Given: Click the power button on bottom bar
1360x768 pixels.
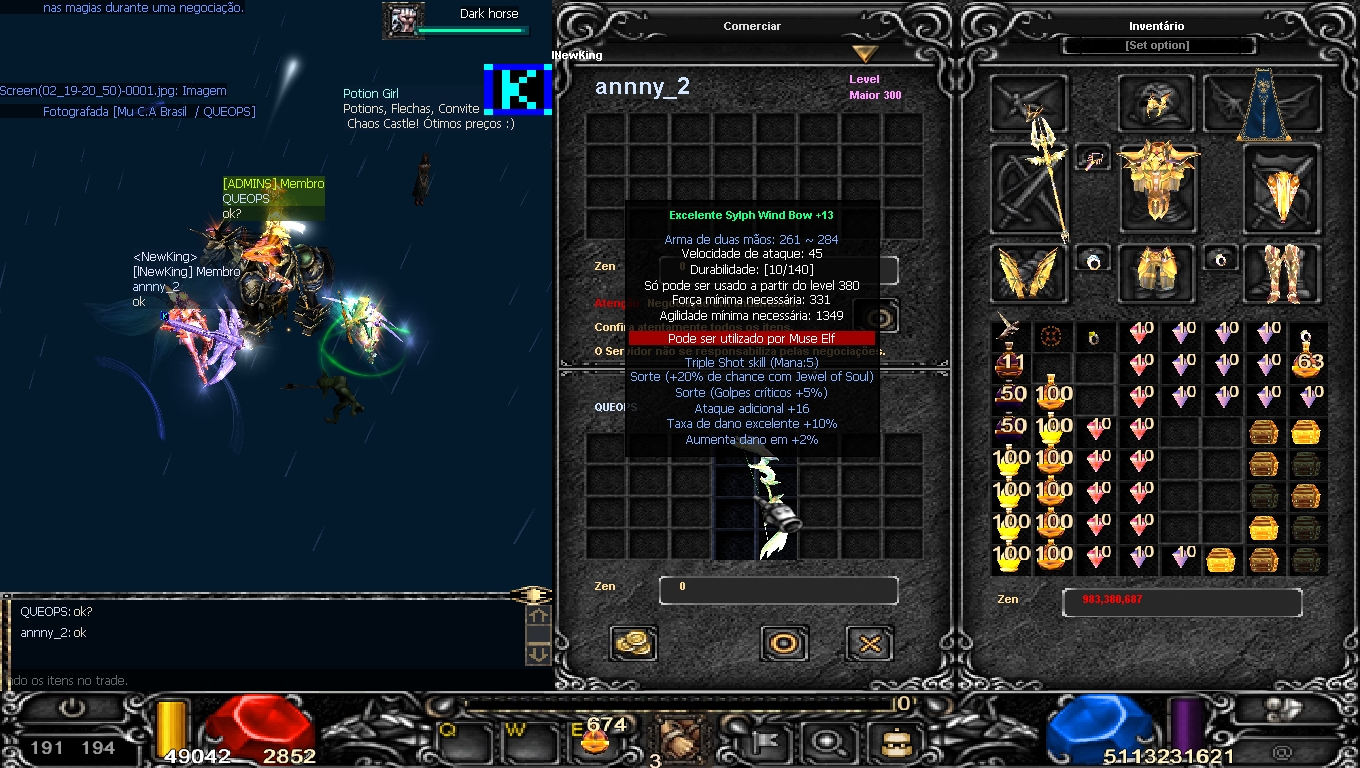Looking at the screenshot, I should coord(72,708).
